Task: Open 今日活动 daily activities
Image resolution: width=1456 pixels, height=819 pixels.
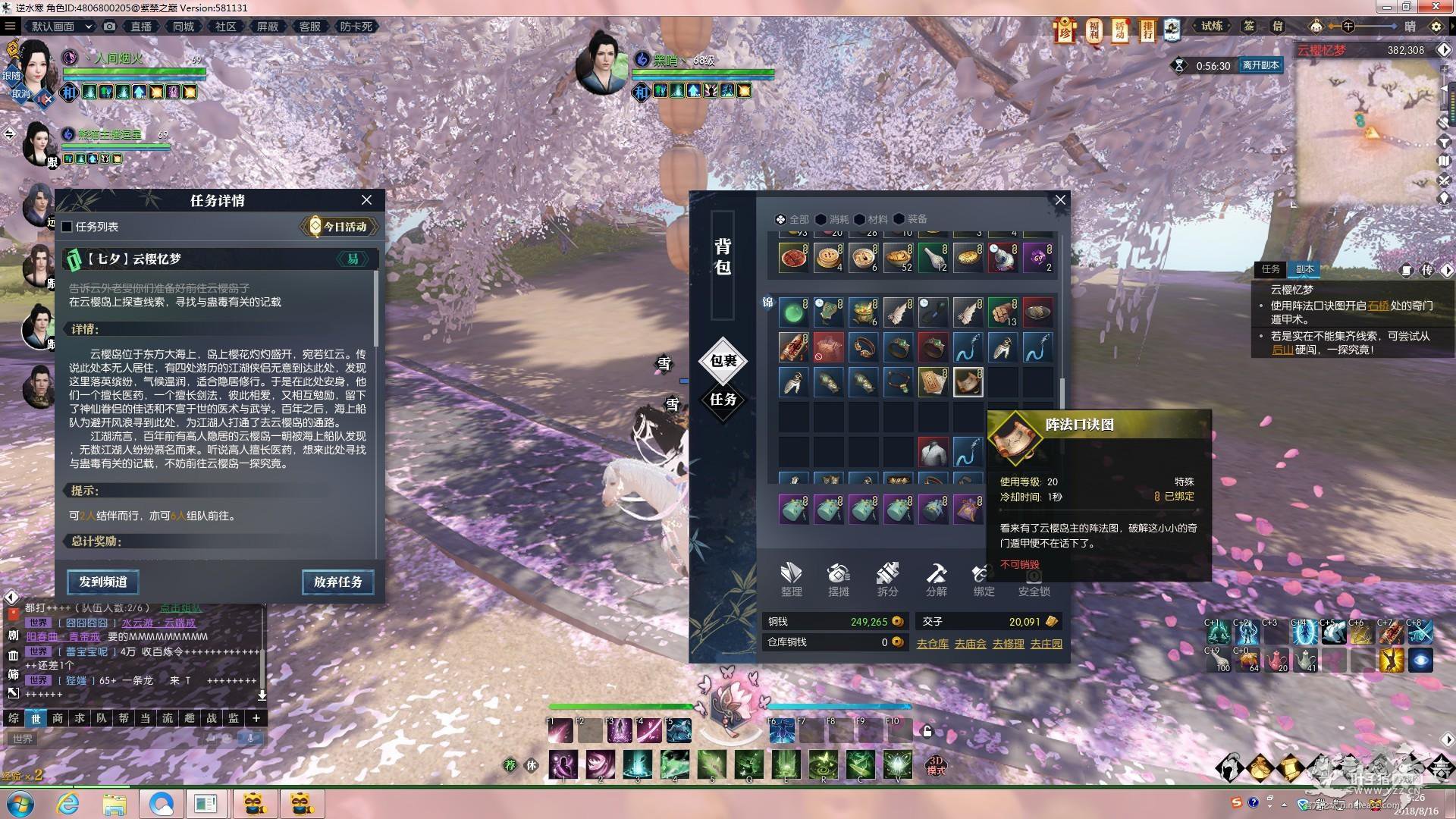Action: (x=339, y=227)
